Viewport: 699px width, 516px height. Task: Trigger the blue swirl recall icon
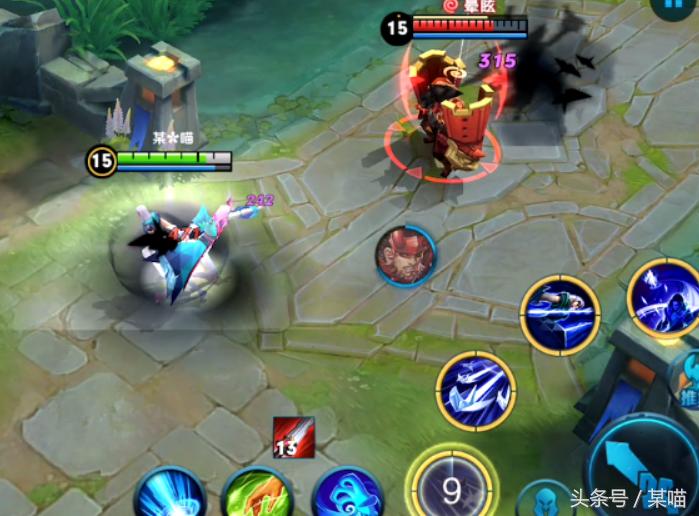click(x=347, y=495)
